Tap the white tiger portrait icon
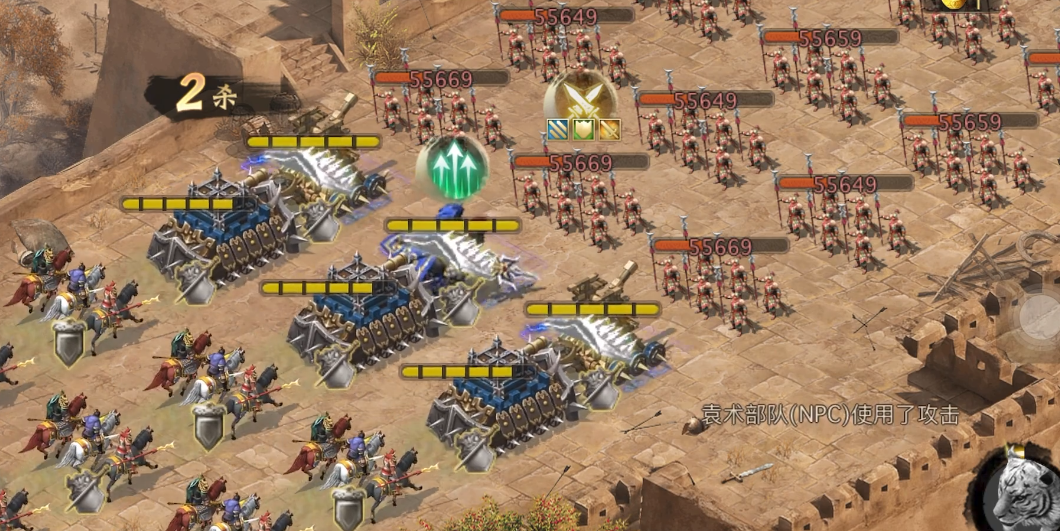 1020,491
